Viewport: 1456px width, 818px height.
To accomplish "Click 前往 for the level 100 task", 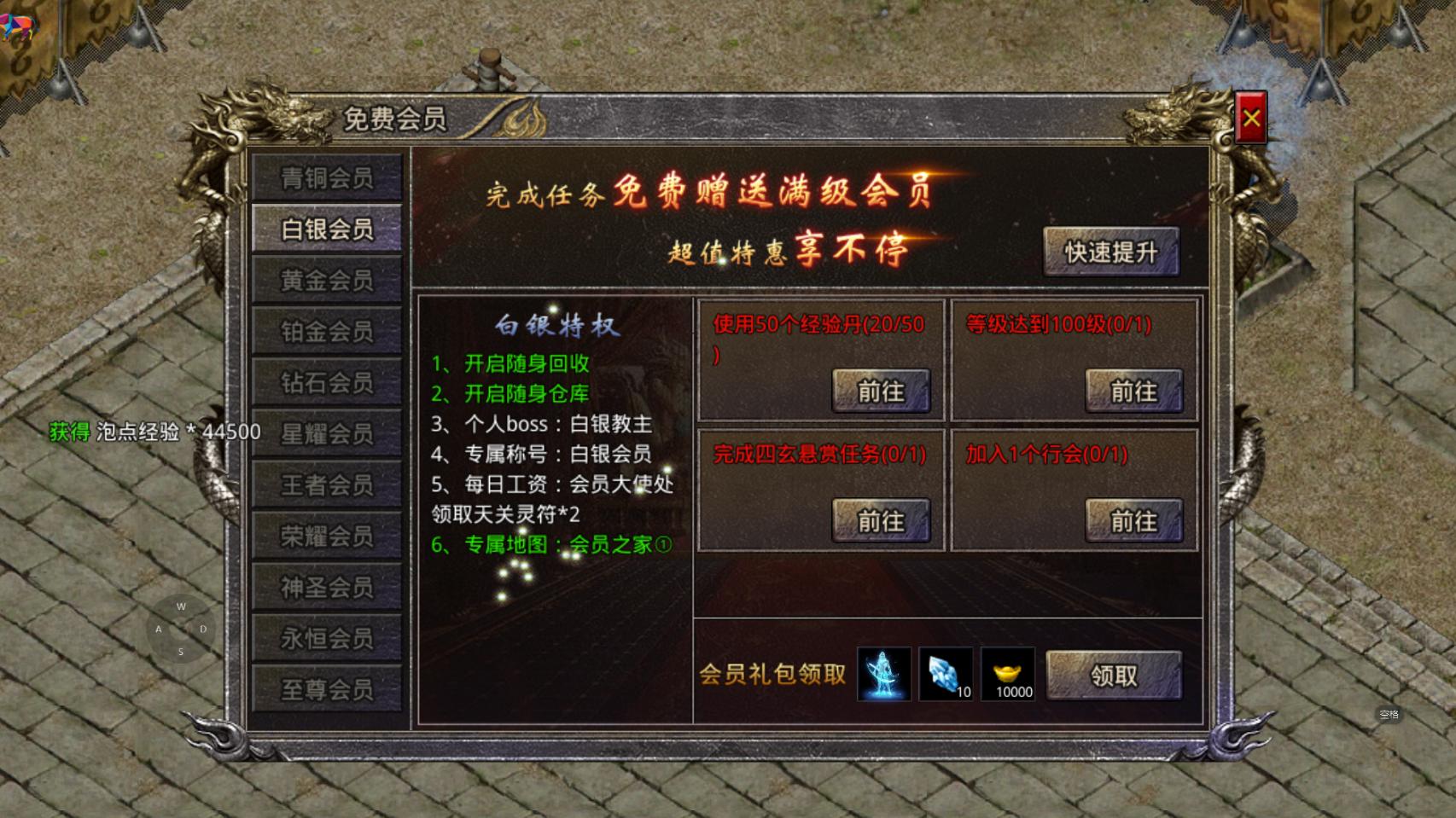I will click(1133, 391).
